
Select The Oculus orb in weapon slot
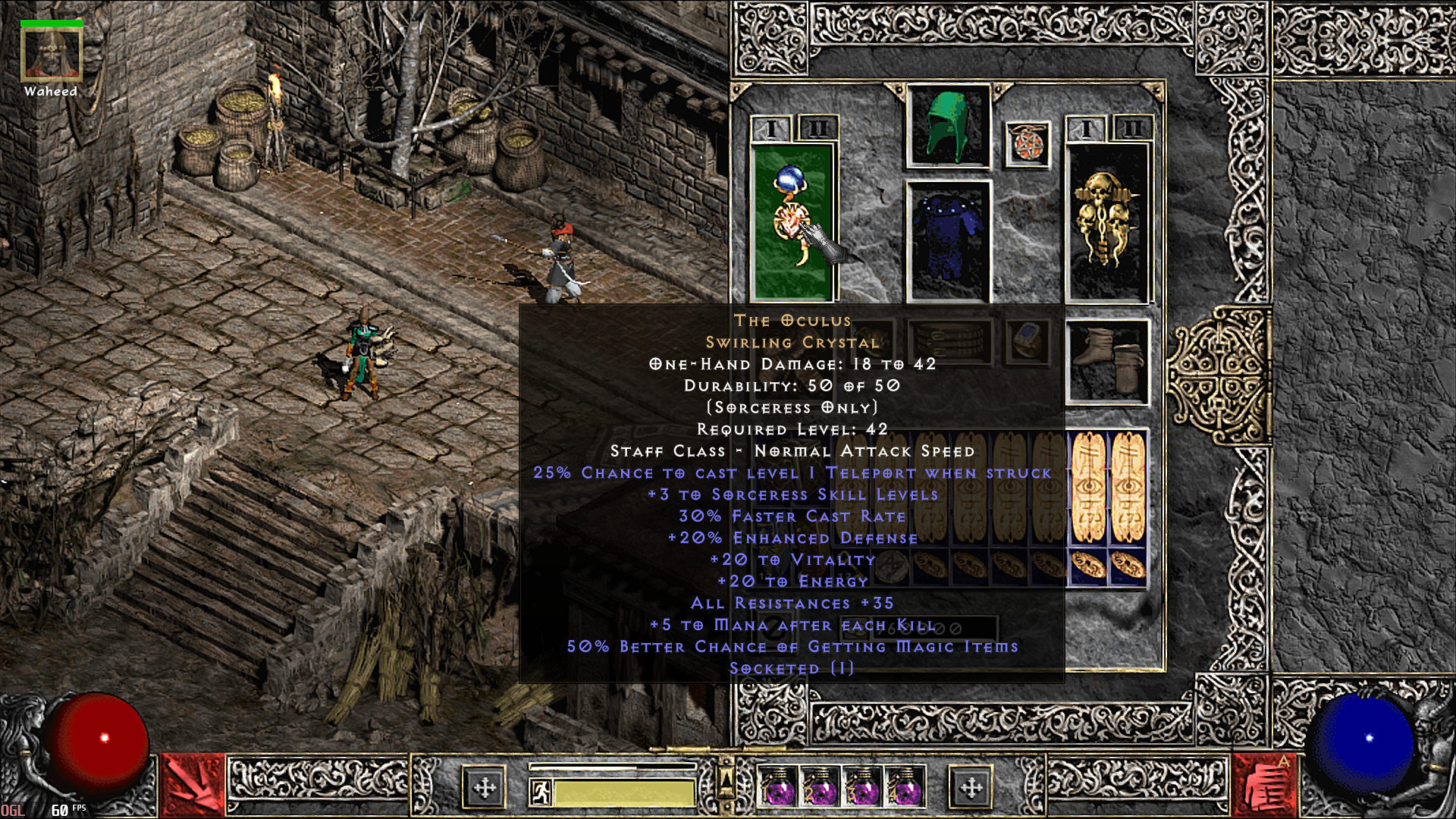click(793, 220)
